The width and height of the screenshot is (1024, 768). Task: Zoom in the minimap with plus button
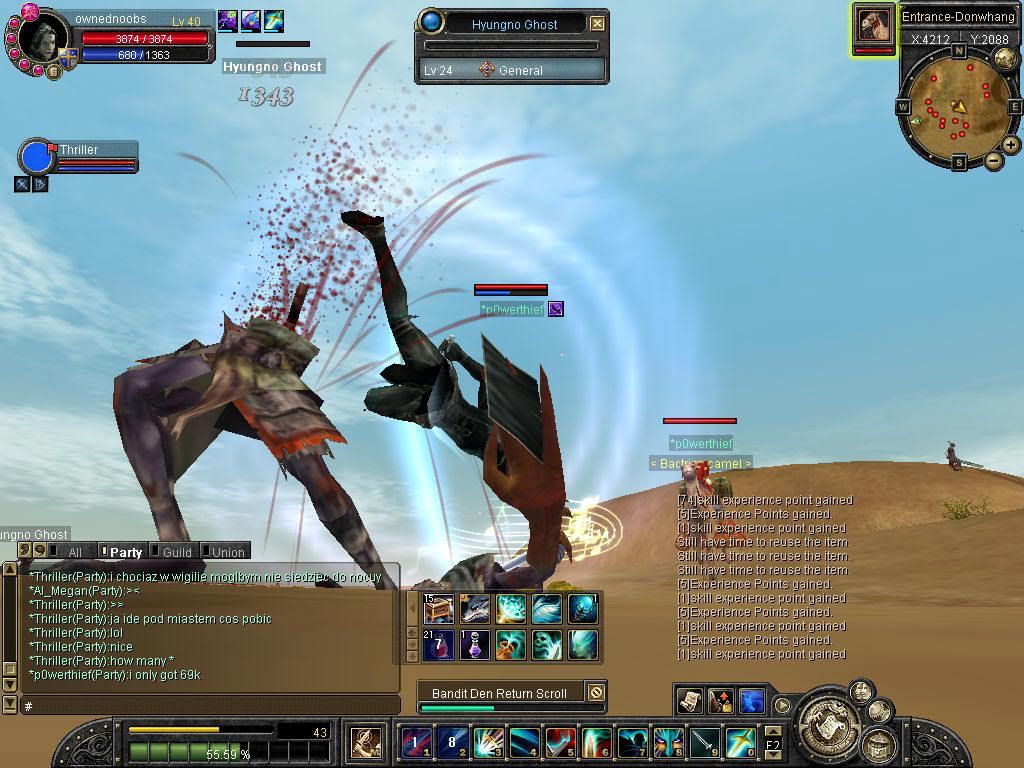[x=1011, y=145]
